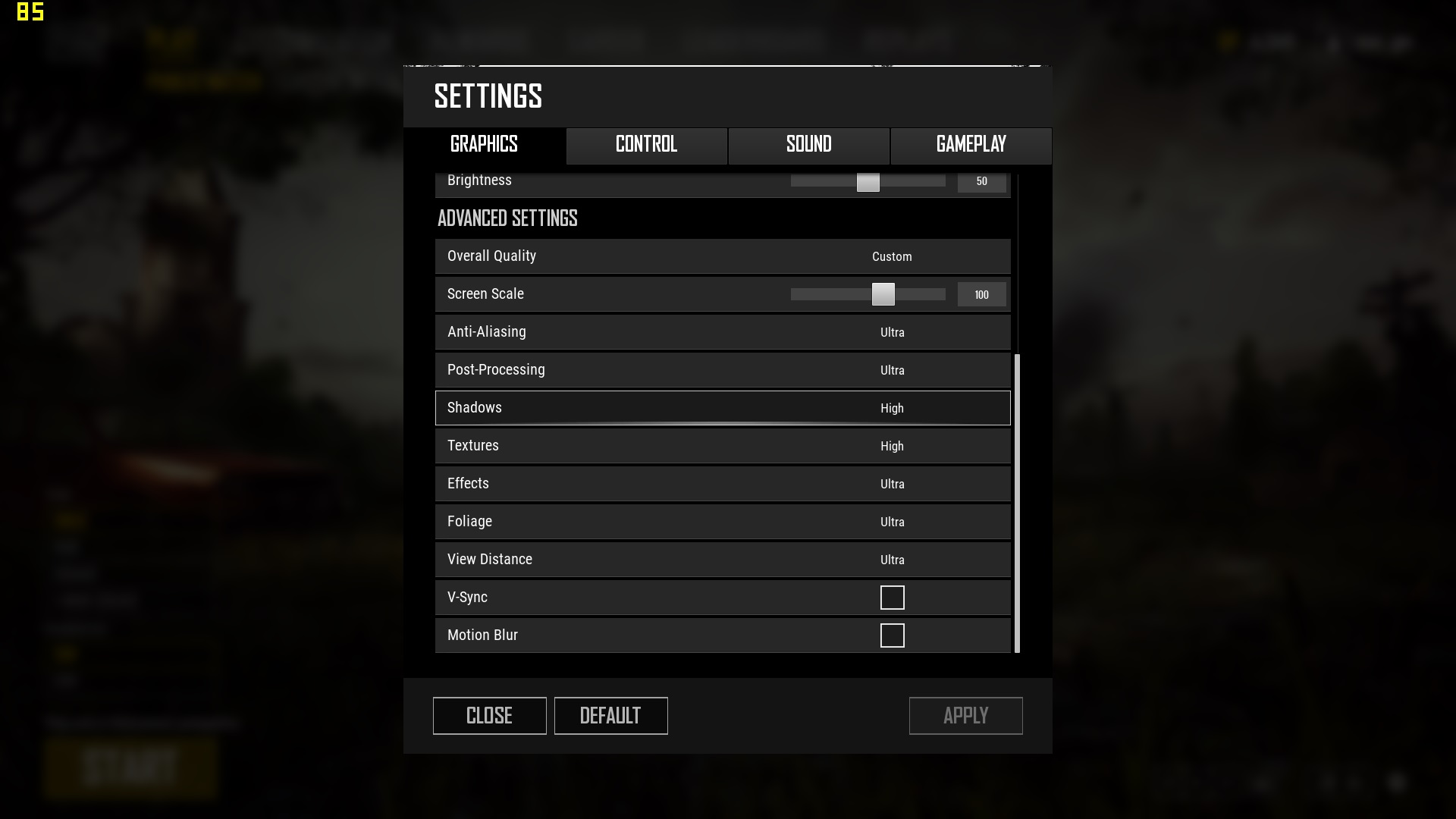This screenshot has width=1456, height=819.
Task: Select the Graphics tab
Action: coord(484,146)
